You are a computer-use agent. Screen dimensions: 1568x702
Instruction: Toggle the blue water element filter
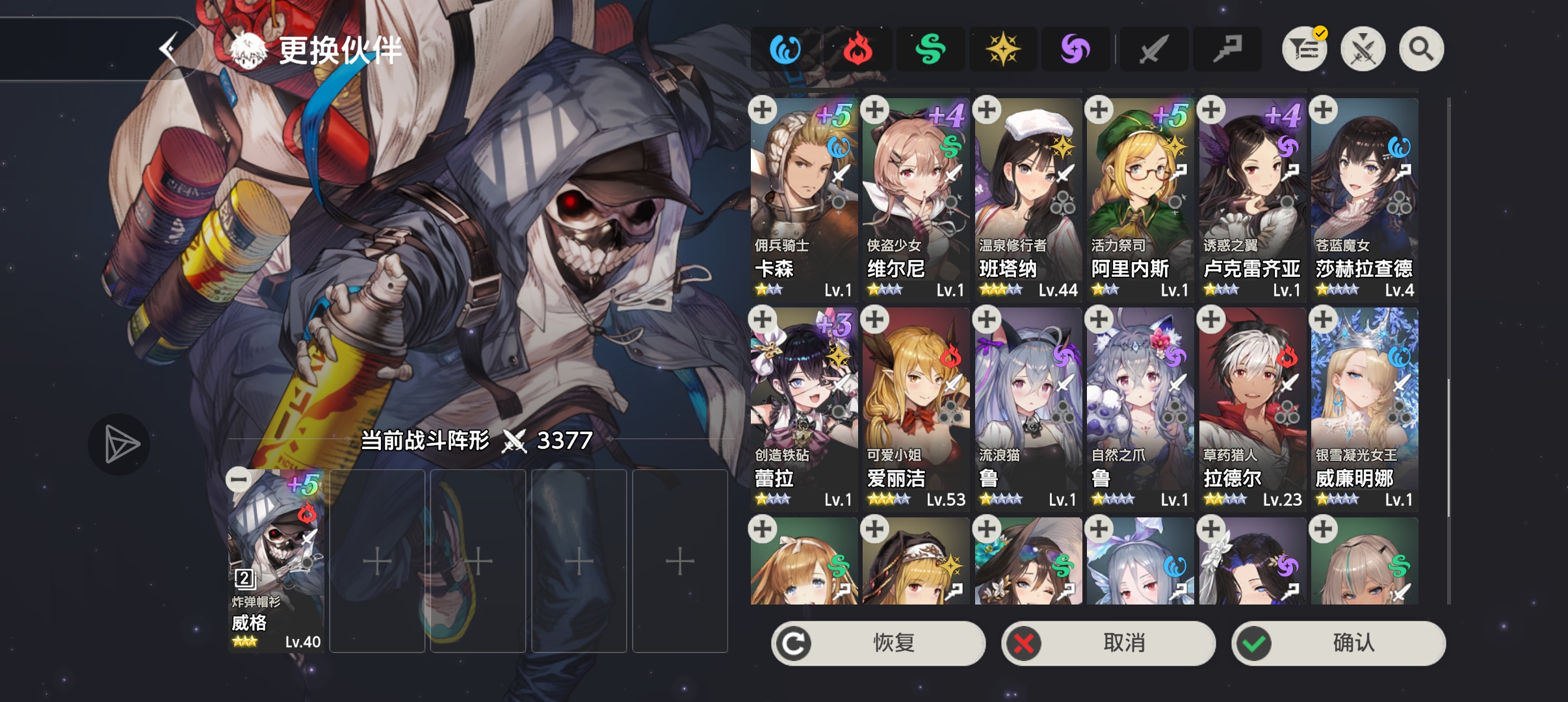(x=786, y=48)
